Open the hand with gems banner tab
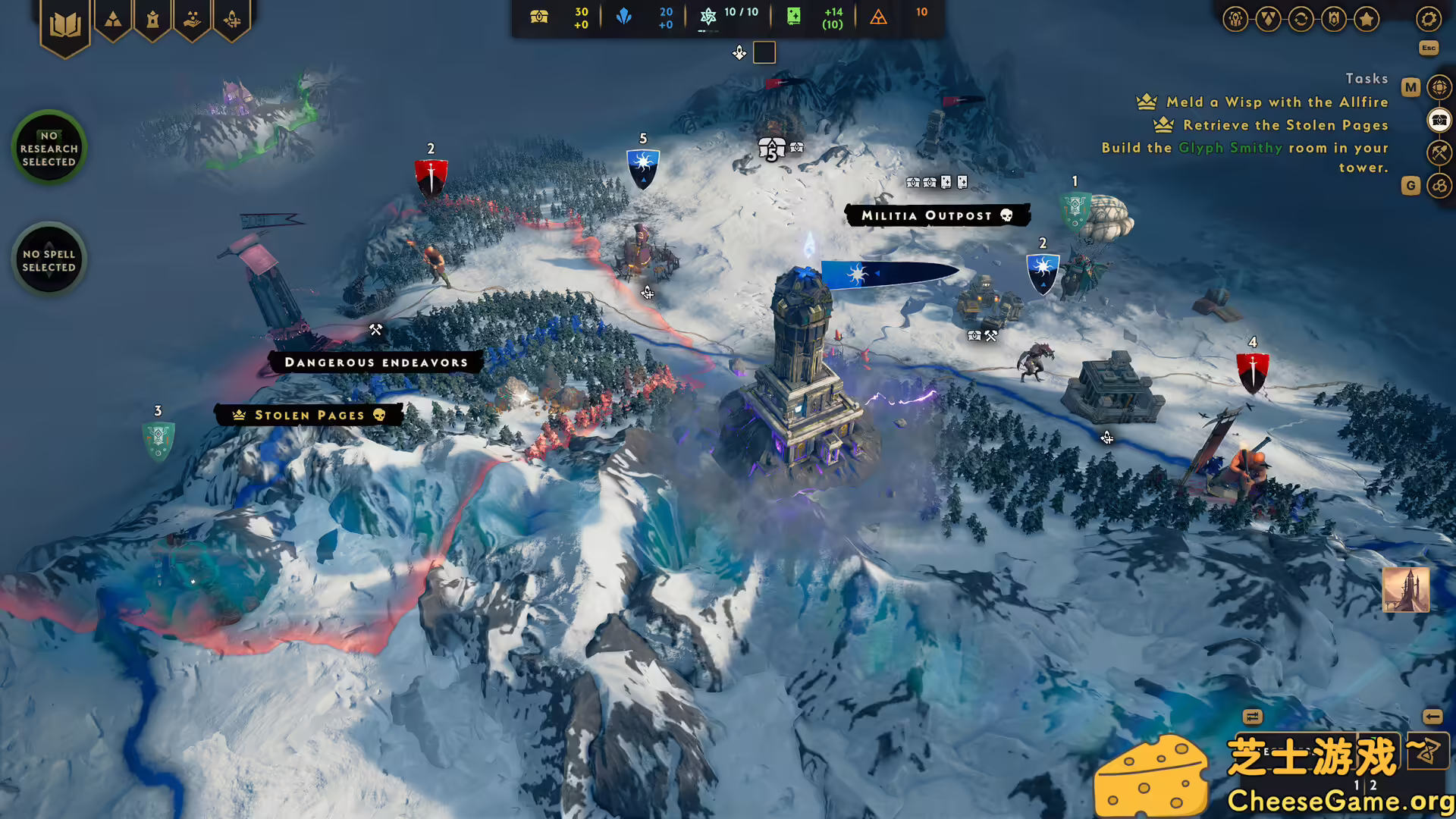The height and width of the screenshot is (819, 1456). 193,20
